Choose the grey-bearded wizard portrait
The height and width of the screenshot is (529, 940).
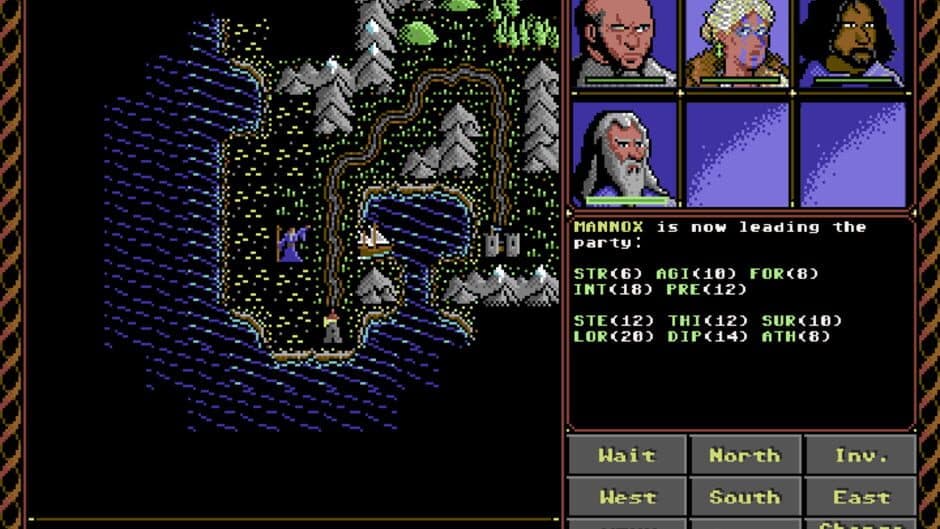coord(625,153)
